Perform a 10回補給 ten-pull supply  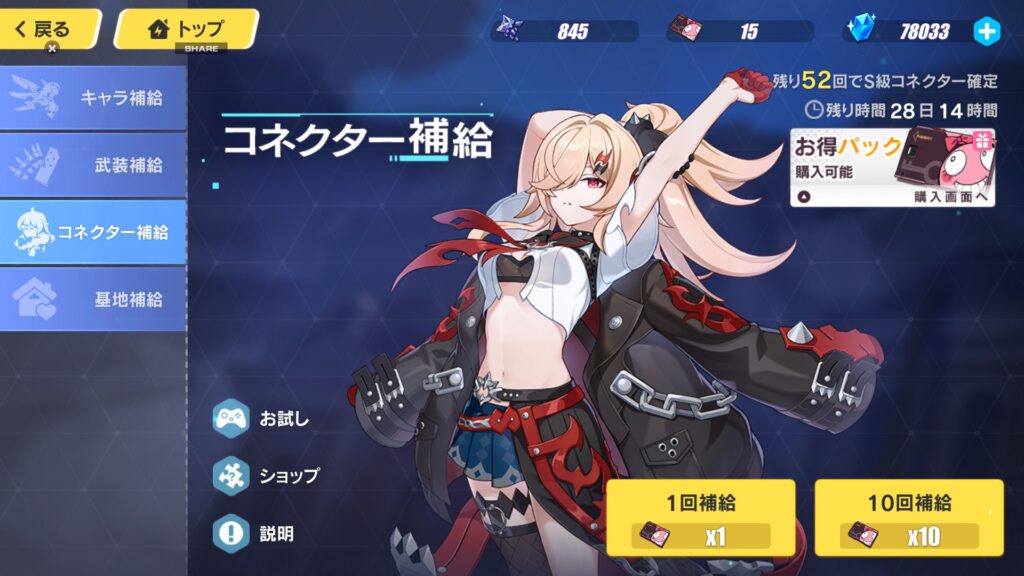[x=908, y=517]
